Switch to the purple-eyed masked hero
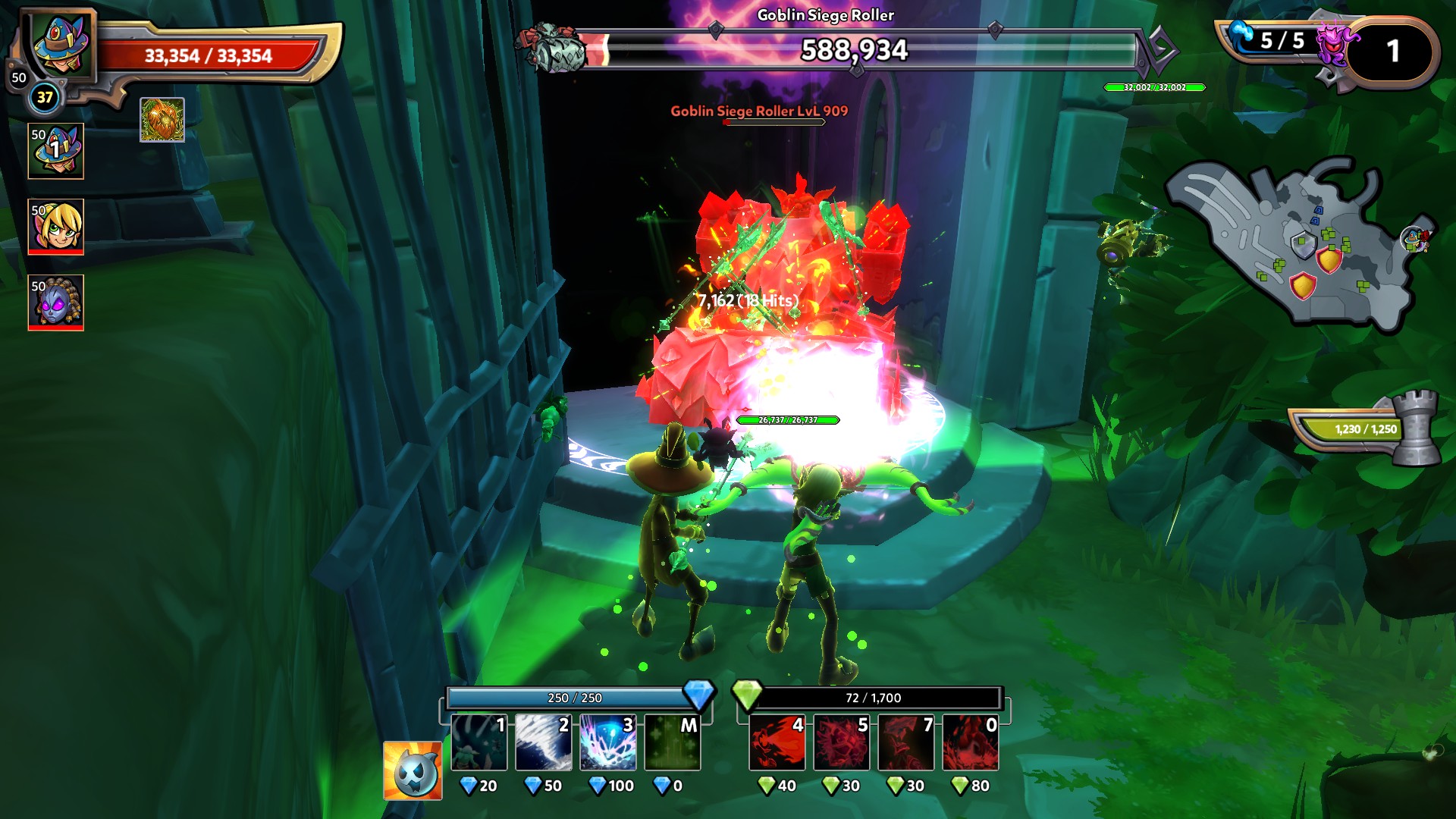This screenshot has height=819, width=1456. pos(56,303)
